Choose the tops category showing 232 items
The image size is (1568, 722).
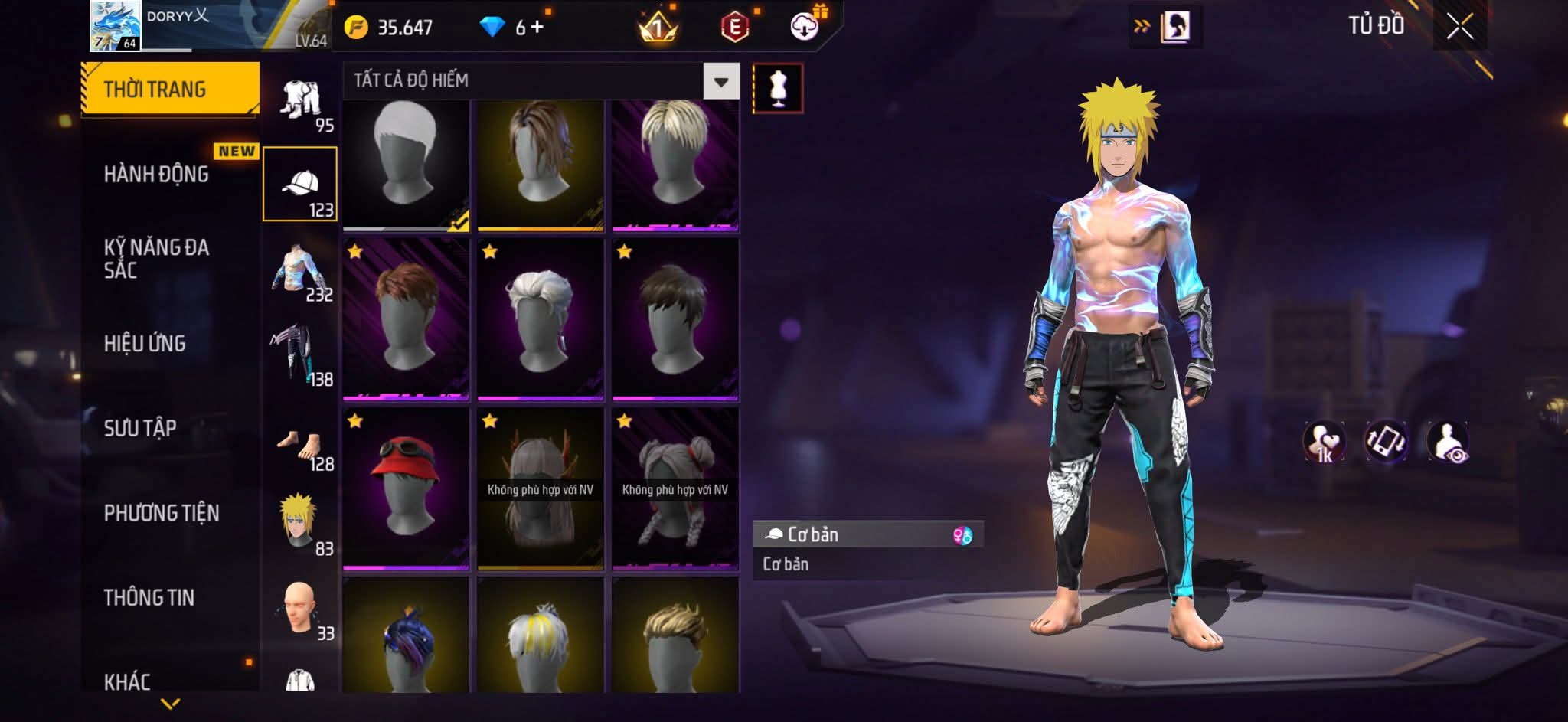click(300, 270)
